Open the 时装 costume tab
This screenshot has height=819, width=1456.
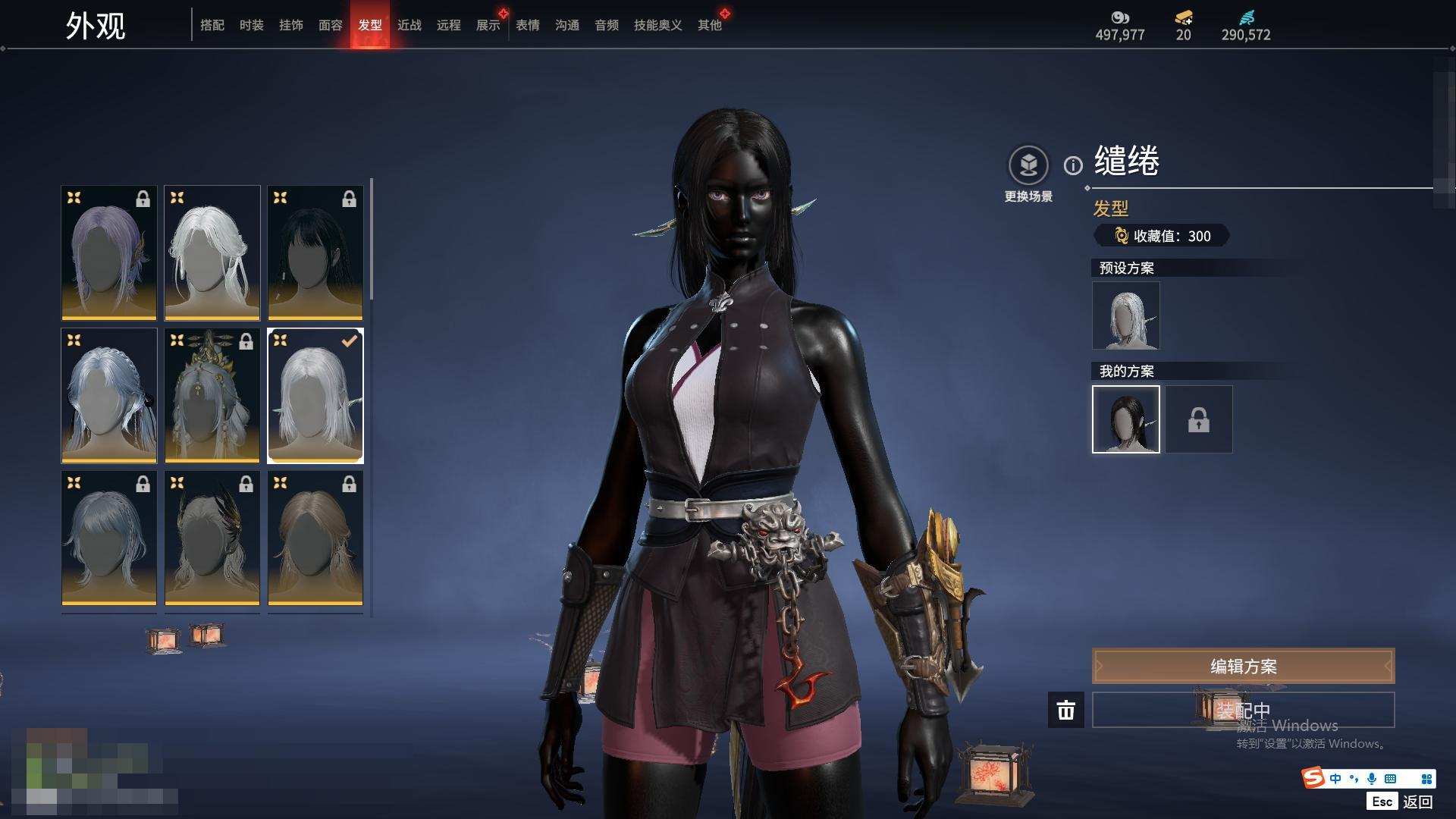tap(252, 25)
